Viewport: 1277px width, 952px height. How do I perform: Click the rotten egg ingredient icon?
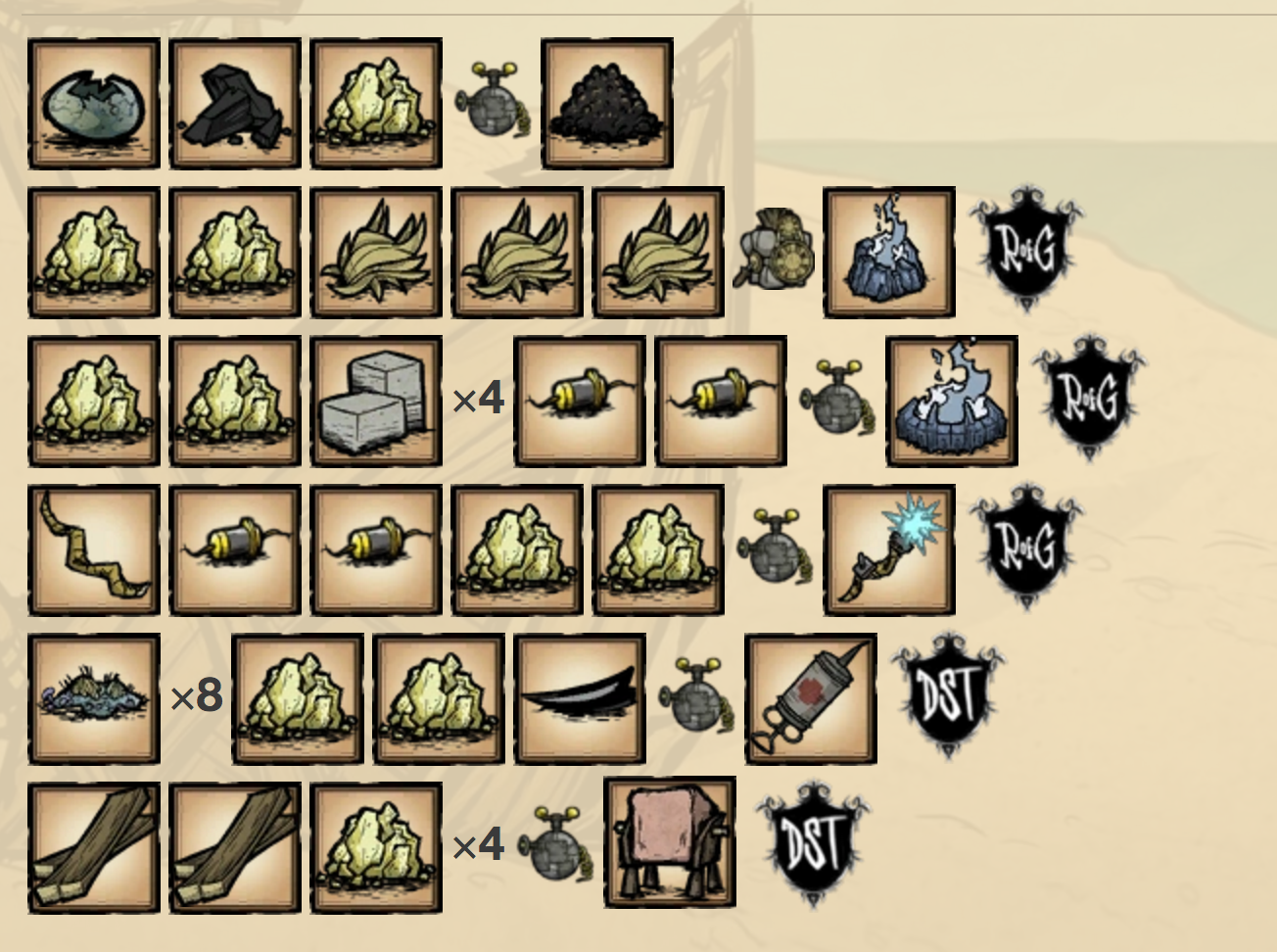(x=94, y=103)
